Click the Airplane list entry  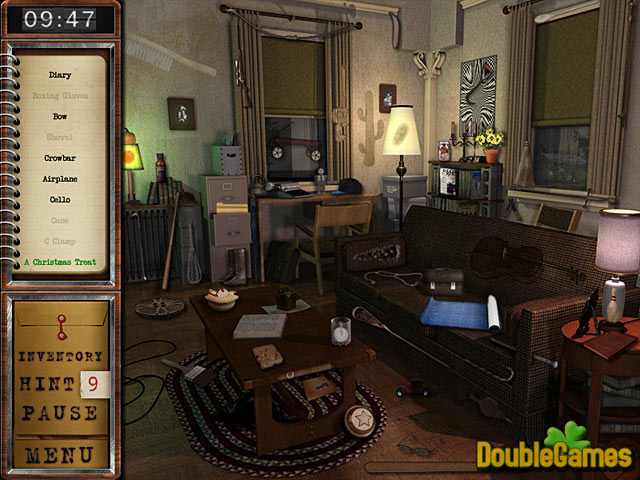point(60,179)
